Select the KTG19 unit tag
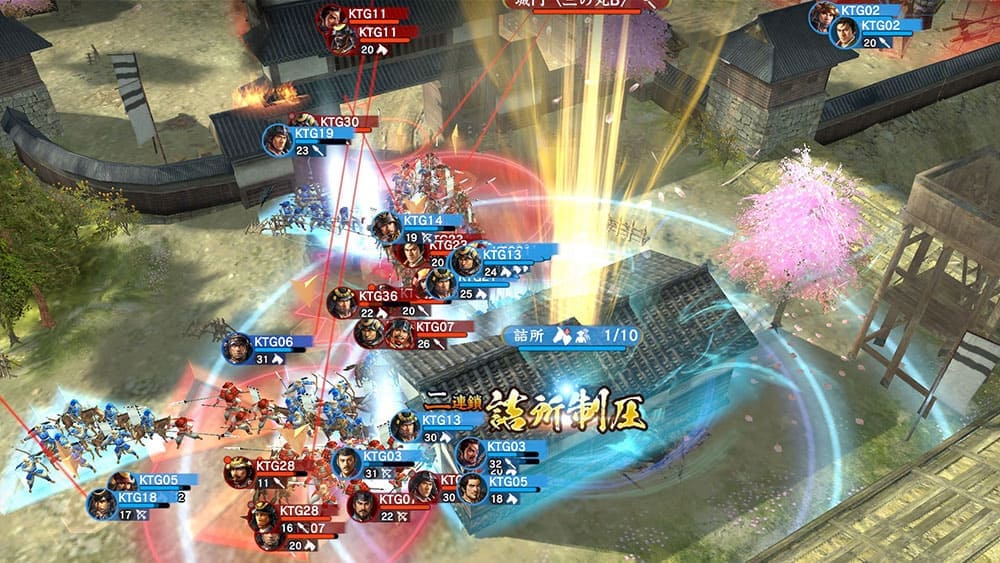The image size is (1000, 563). click(312, 134)
